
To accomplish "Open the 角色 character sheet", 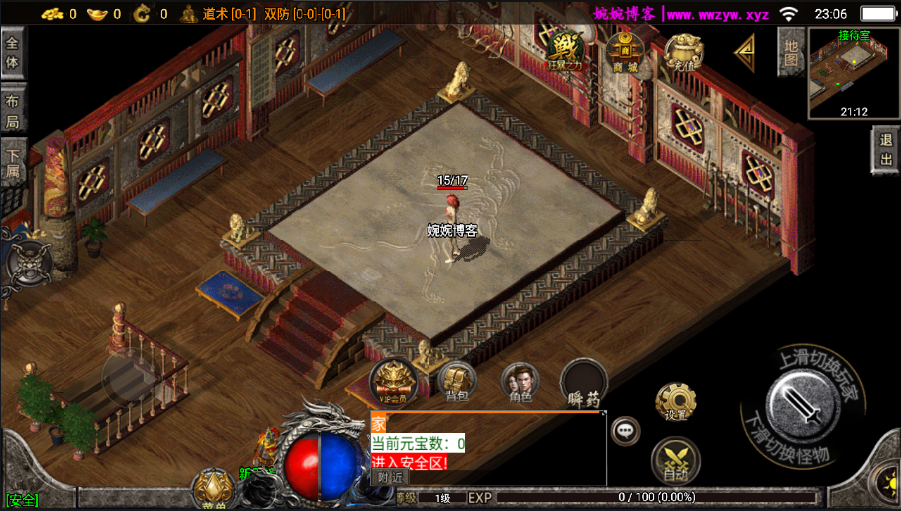I will point(520,382).
